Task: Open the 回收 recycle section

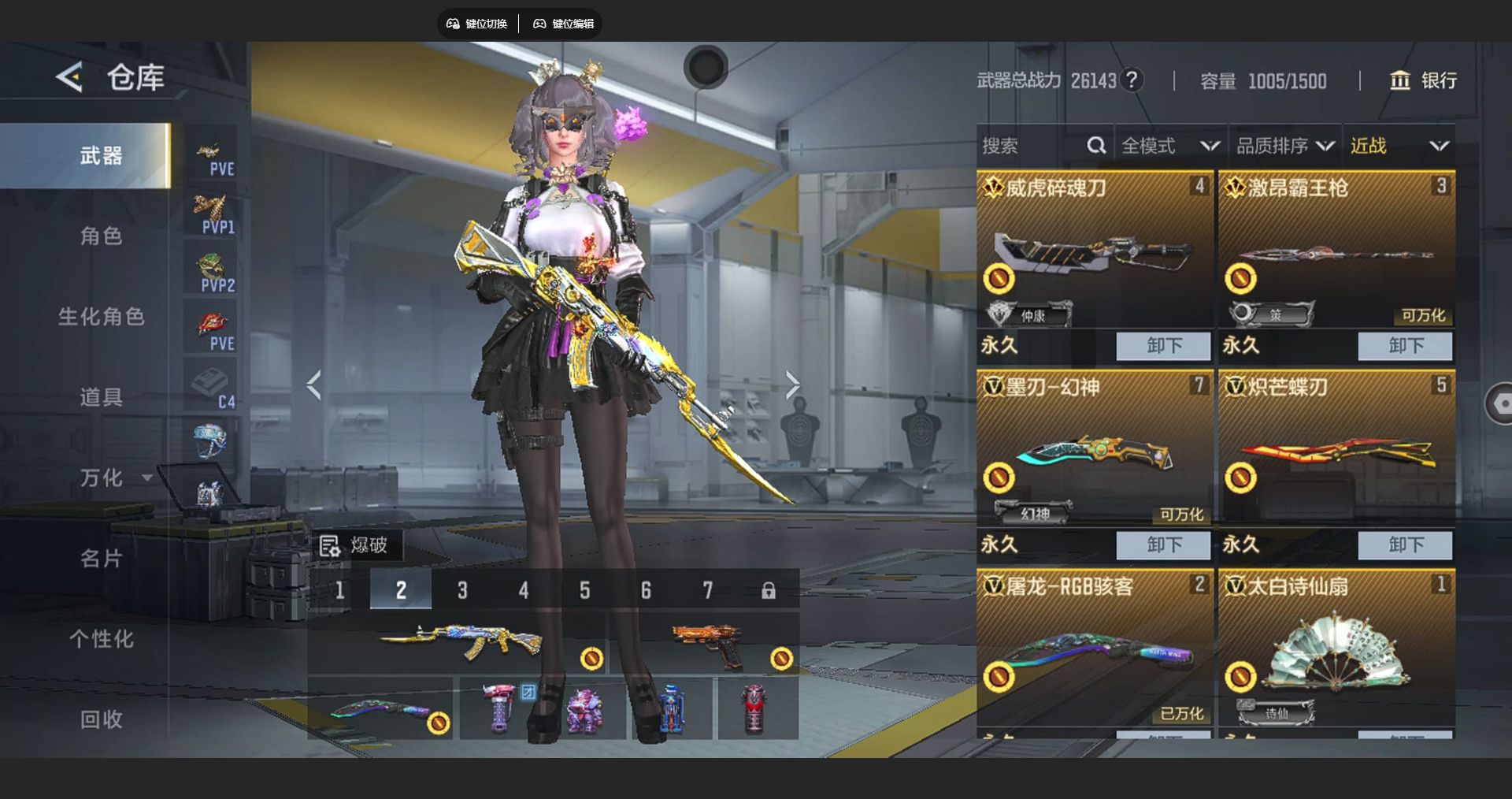Action: [x=101, y=719]
